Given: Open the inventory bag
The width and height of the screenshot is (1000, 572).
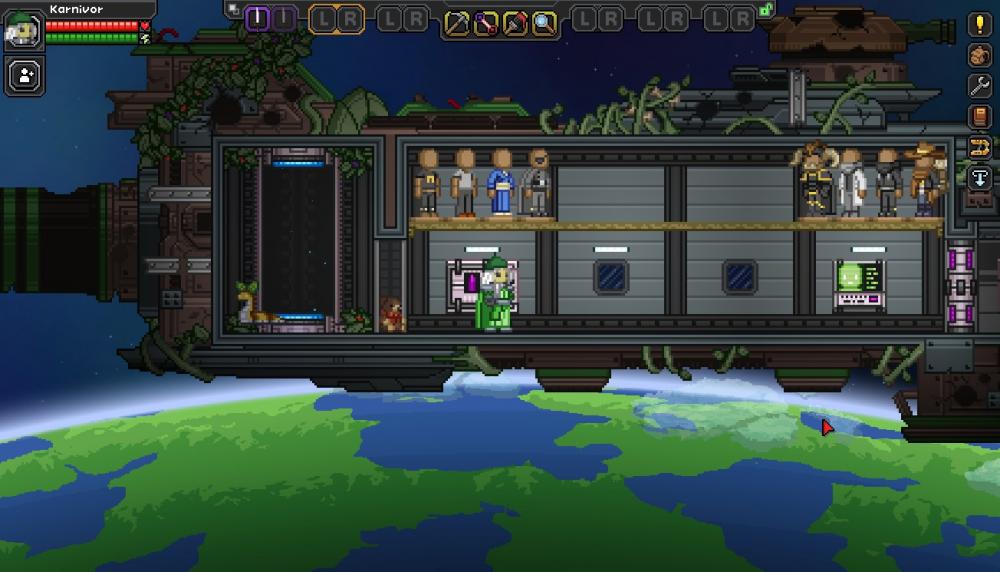Looking at the screenshot, I should [979, 55].
